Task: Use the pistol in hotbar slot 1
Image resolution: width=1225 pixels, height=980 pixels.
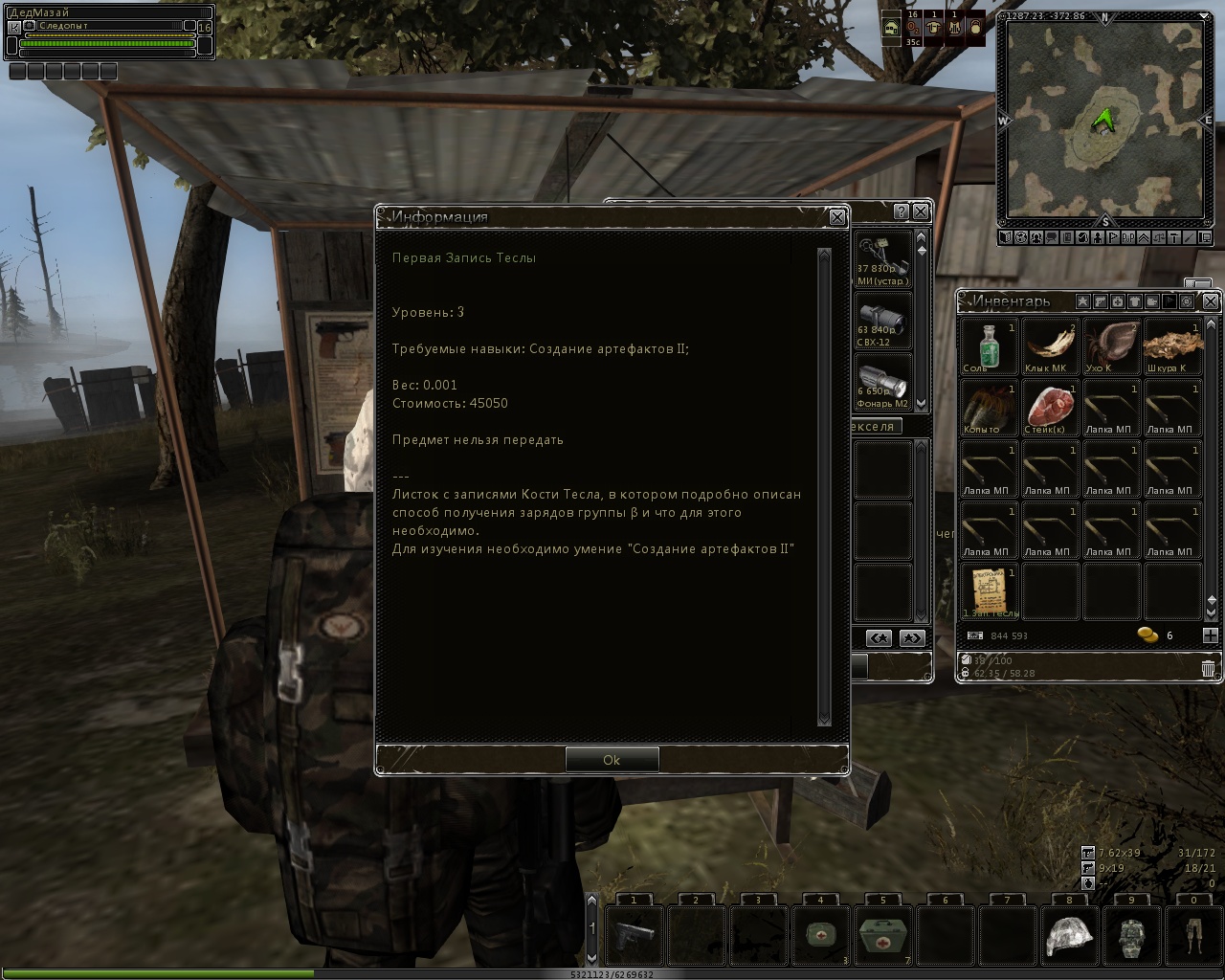Action: point(635,935)
